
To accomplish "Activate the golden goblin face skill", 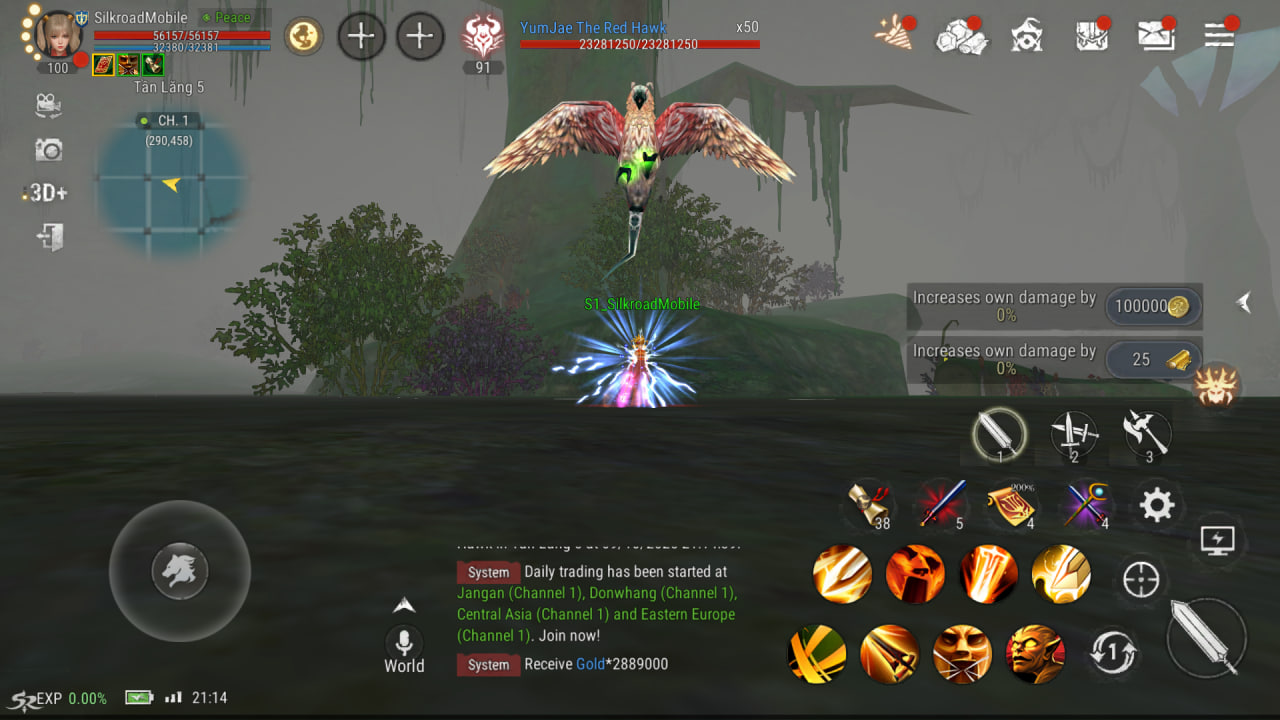I will point(1035,653).
